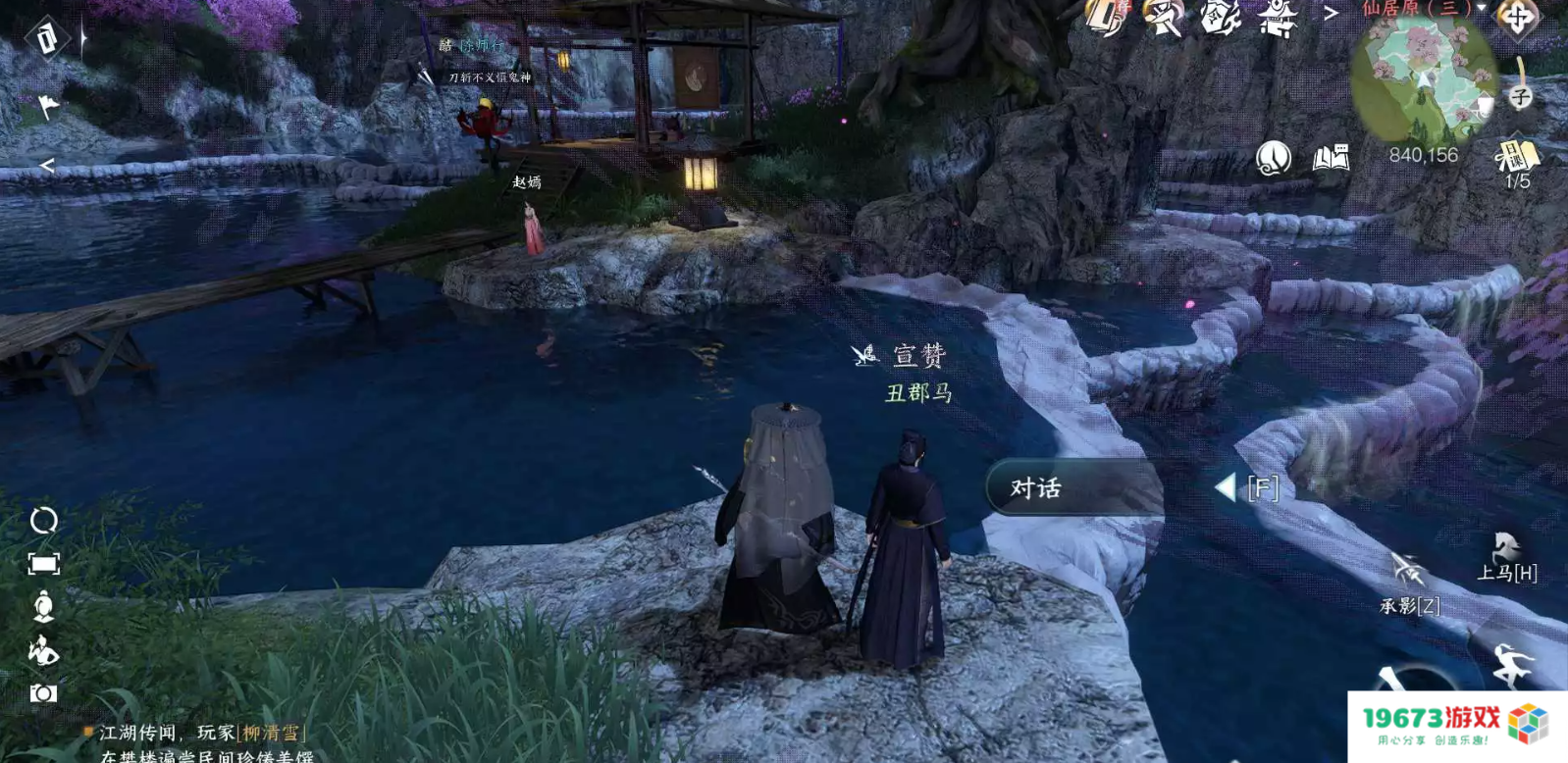Expand the top menu arrow
Image resolution: width=1568 pixels, height=763 pixels.
tap(1331, 13)
